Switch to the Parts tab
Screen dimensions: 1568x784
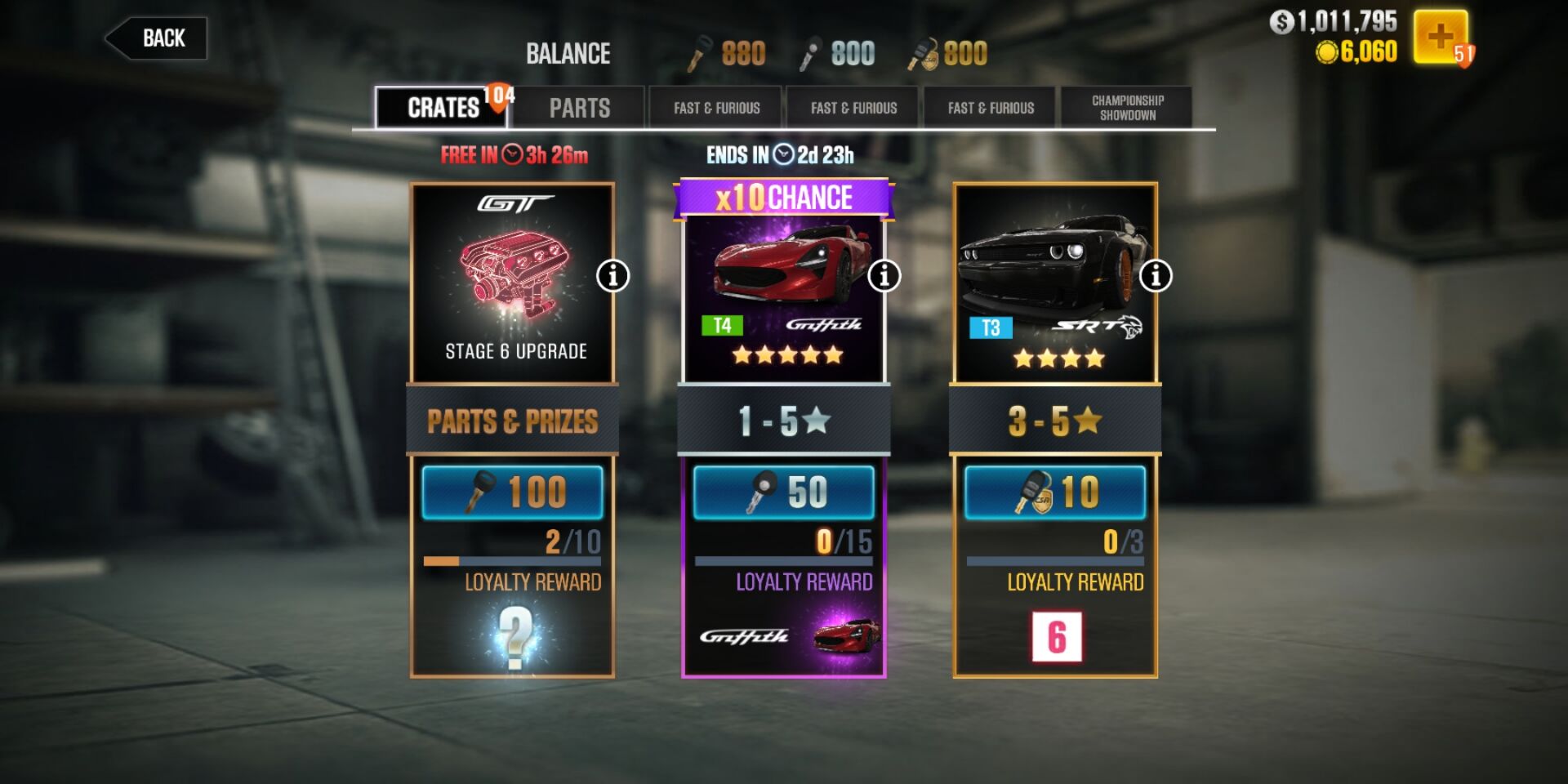pos(581,107)
